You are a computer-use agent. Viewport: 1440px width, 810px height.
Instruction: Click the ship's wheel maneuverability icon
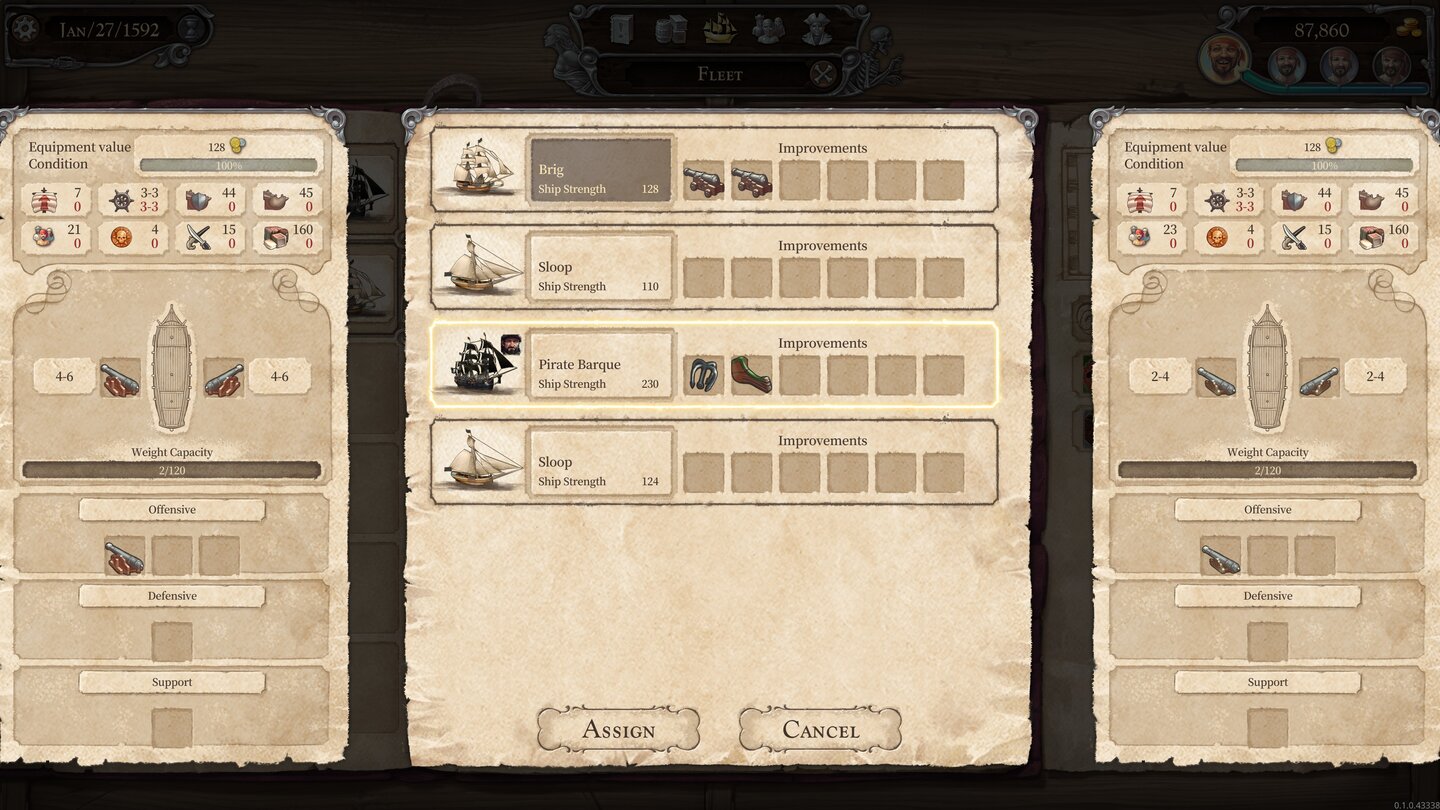[121, 199]
